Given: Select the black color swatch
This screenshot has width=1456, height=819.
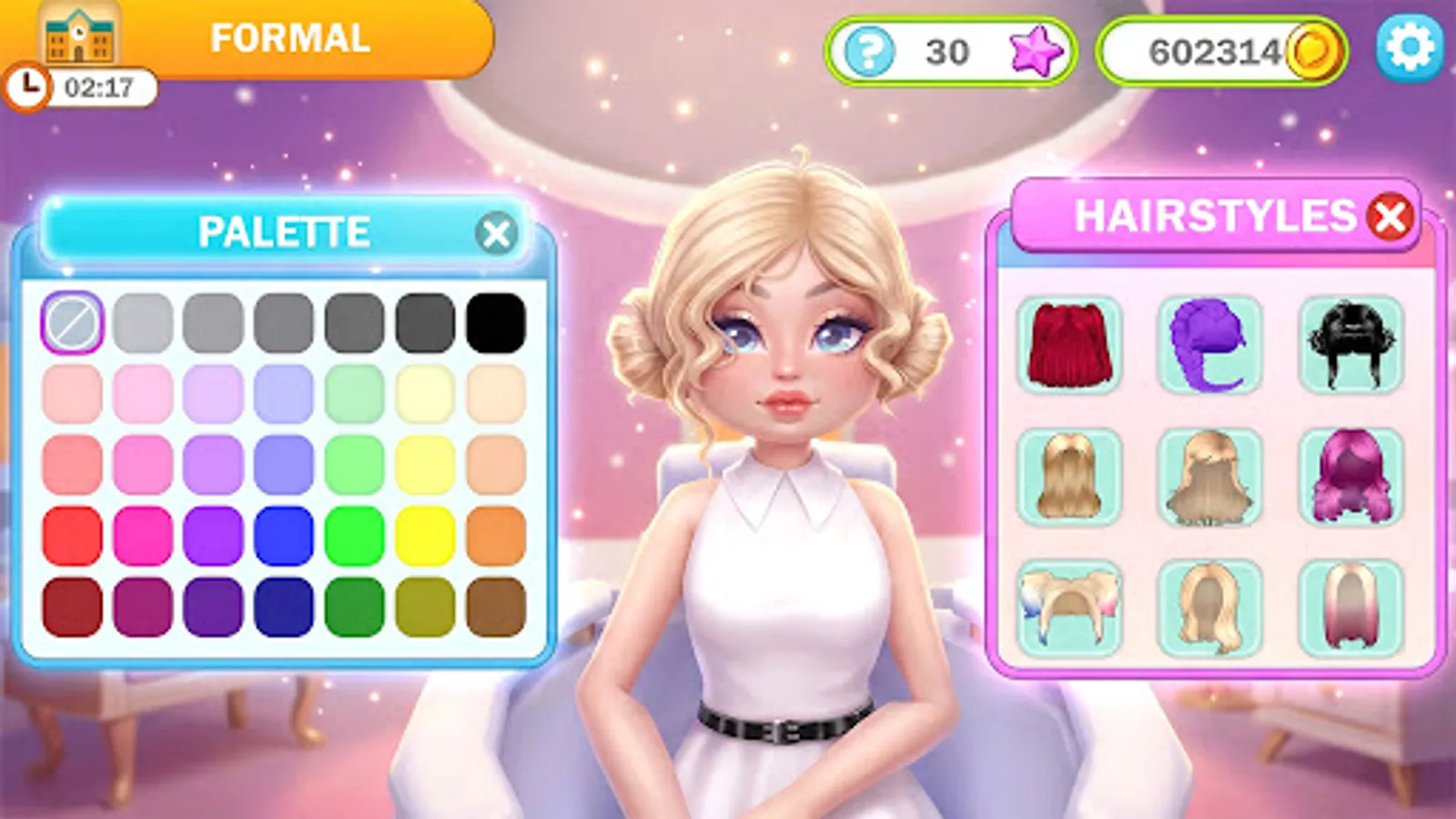Looking at the screenshot, I should click(x=496, y=320).
